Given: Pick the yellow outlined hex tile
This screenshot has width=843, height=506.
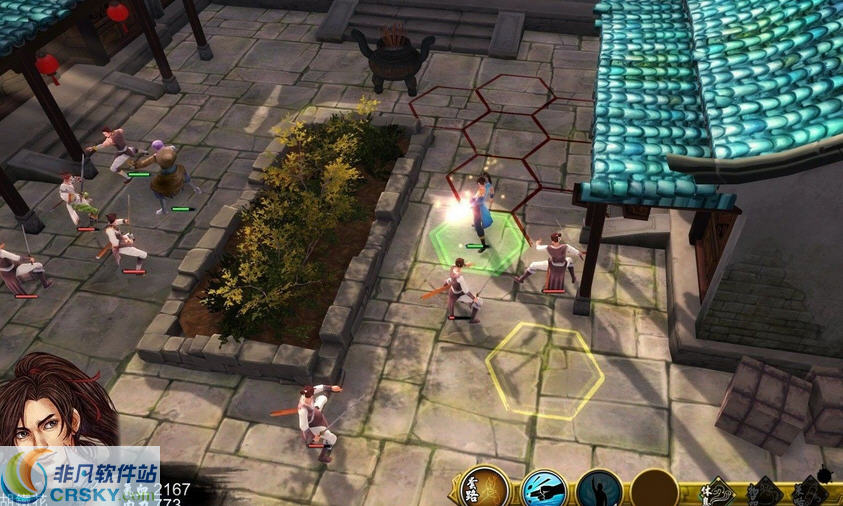Looking at the screenshot, I should click(x=545, y=370).
